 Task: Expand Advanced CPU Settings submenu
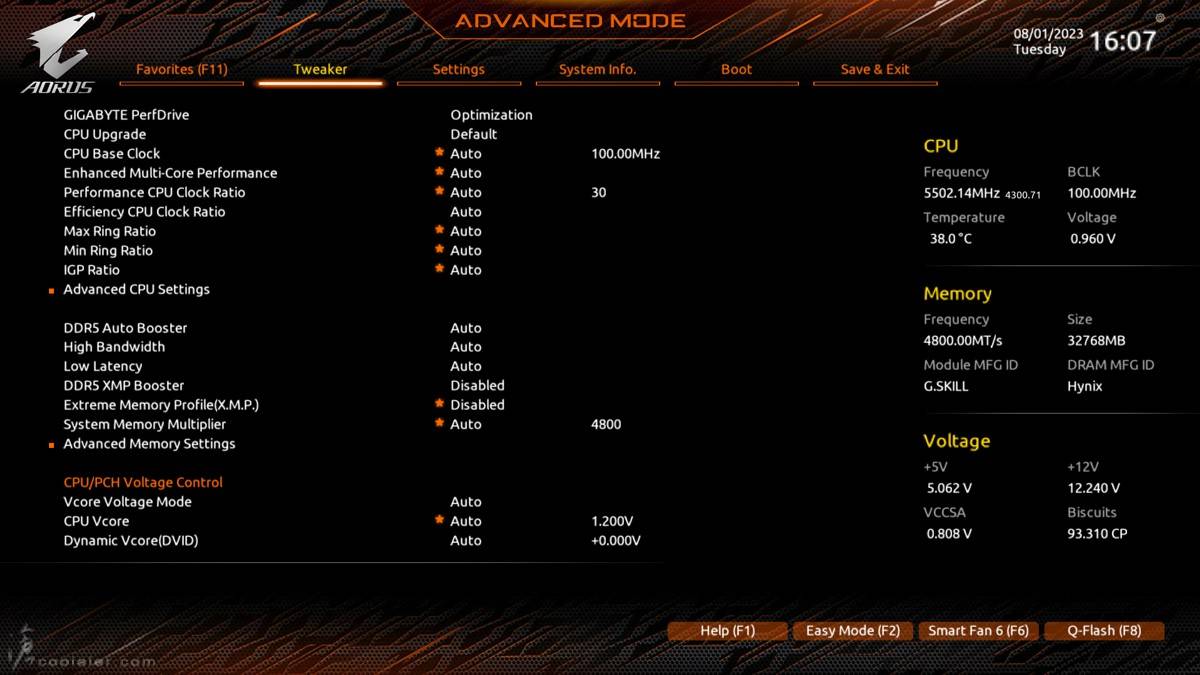pyautogui.click(x=137, y=289)
